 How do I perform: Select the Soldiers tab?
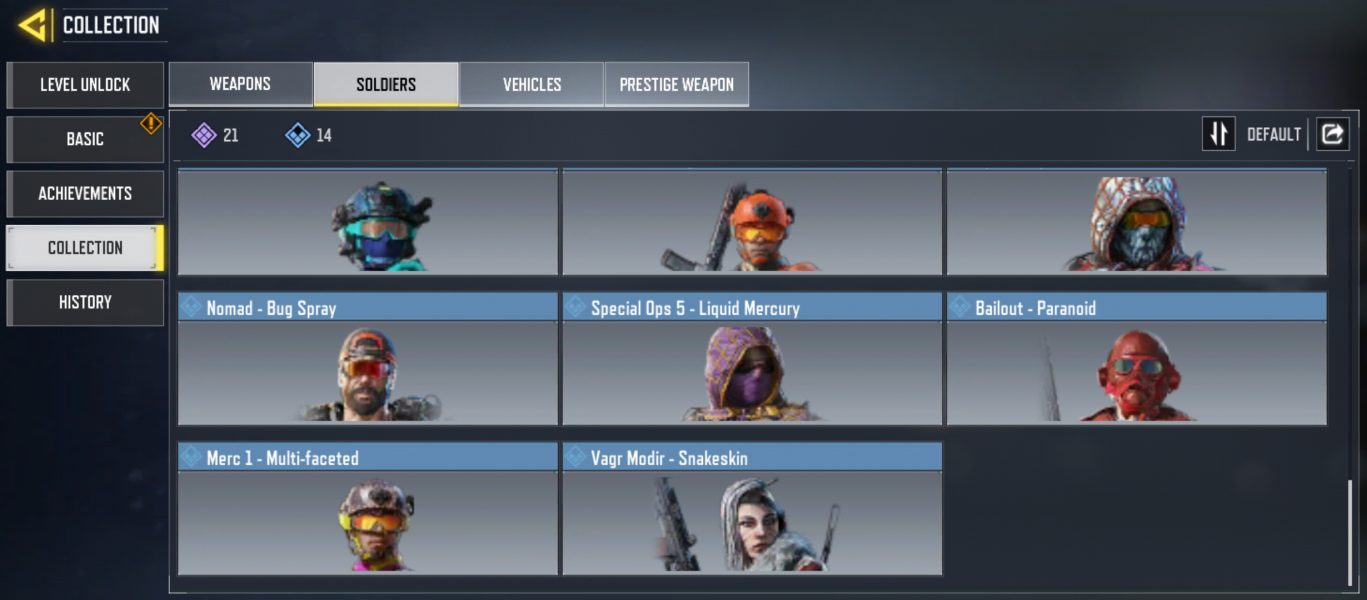[x=386, y=84]
